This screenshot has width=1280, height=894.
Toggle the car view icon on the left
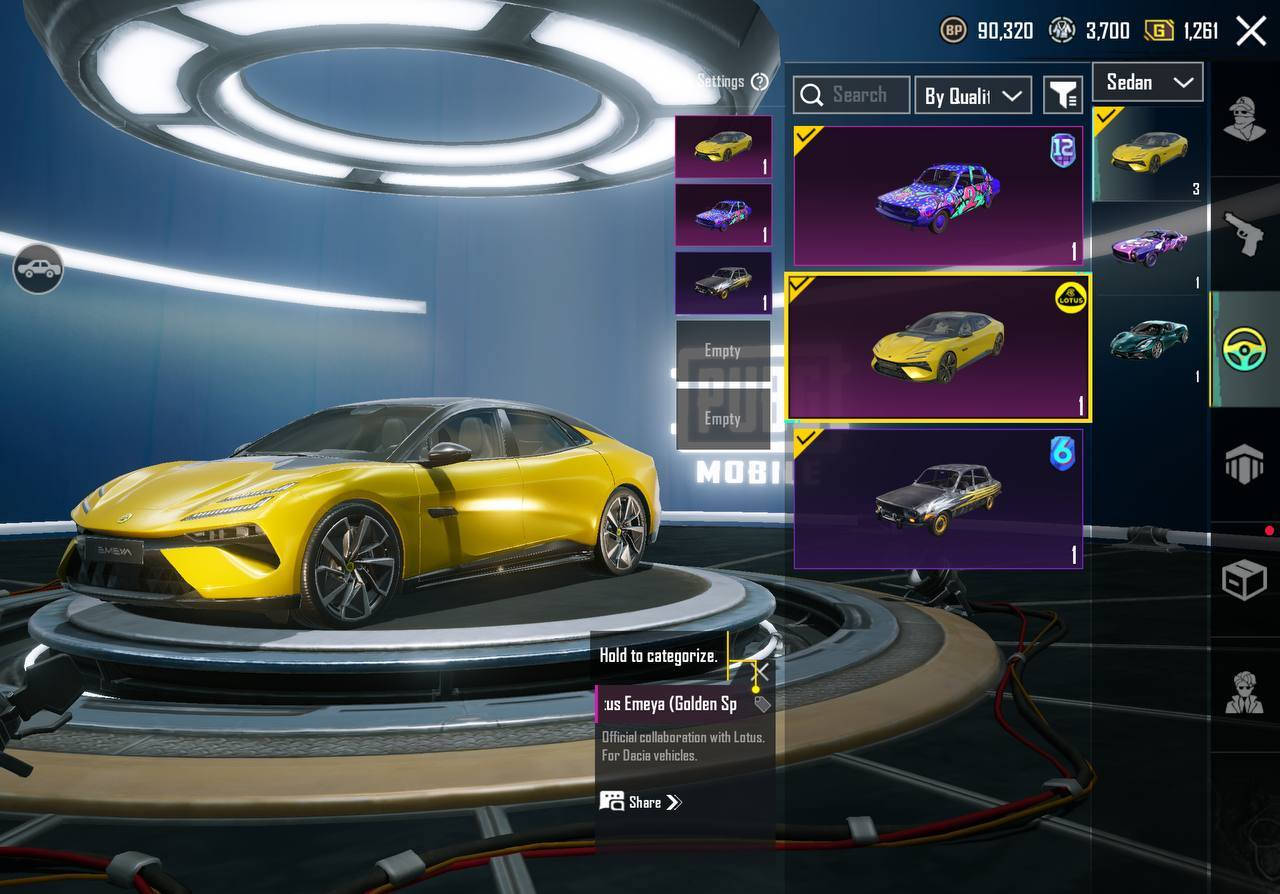tap(38, 269)
